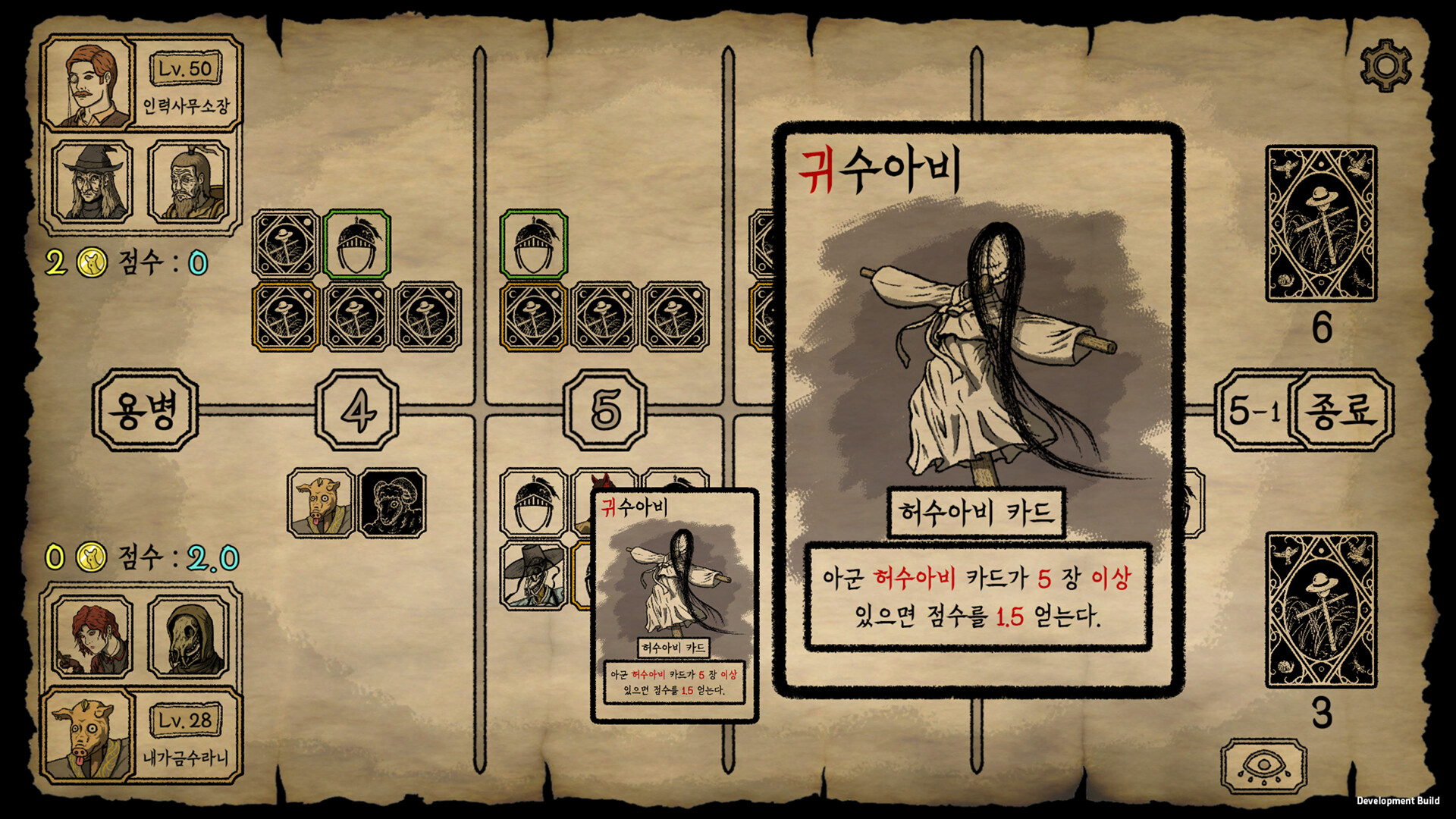Select the opponent's mustached manager portrait
1456x819 pixels.
coord(89,83)
